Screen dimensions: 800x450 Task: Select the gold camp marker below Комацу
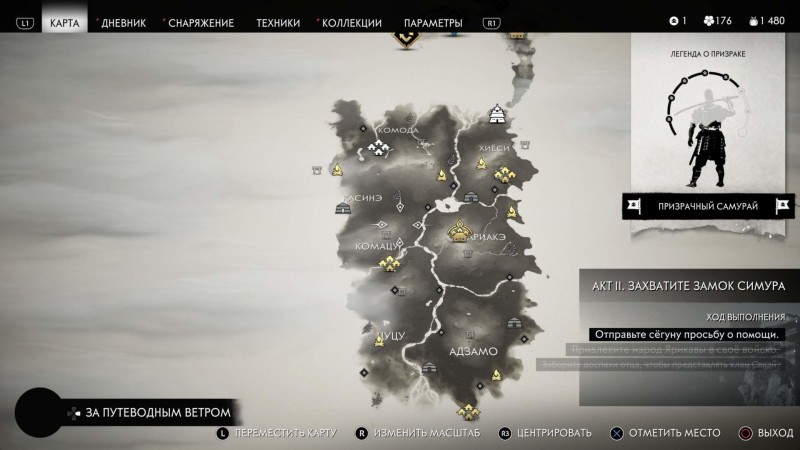(387, 263)
